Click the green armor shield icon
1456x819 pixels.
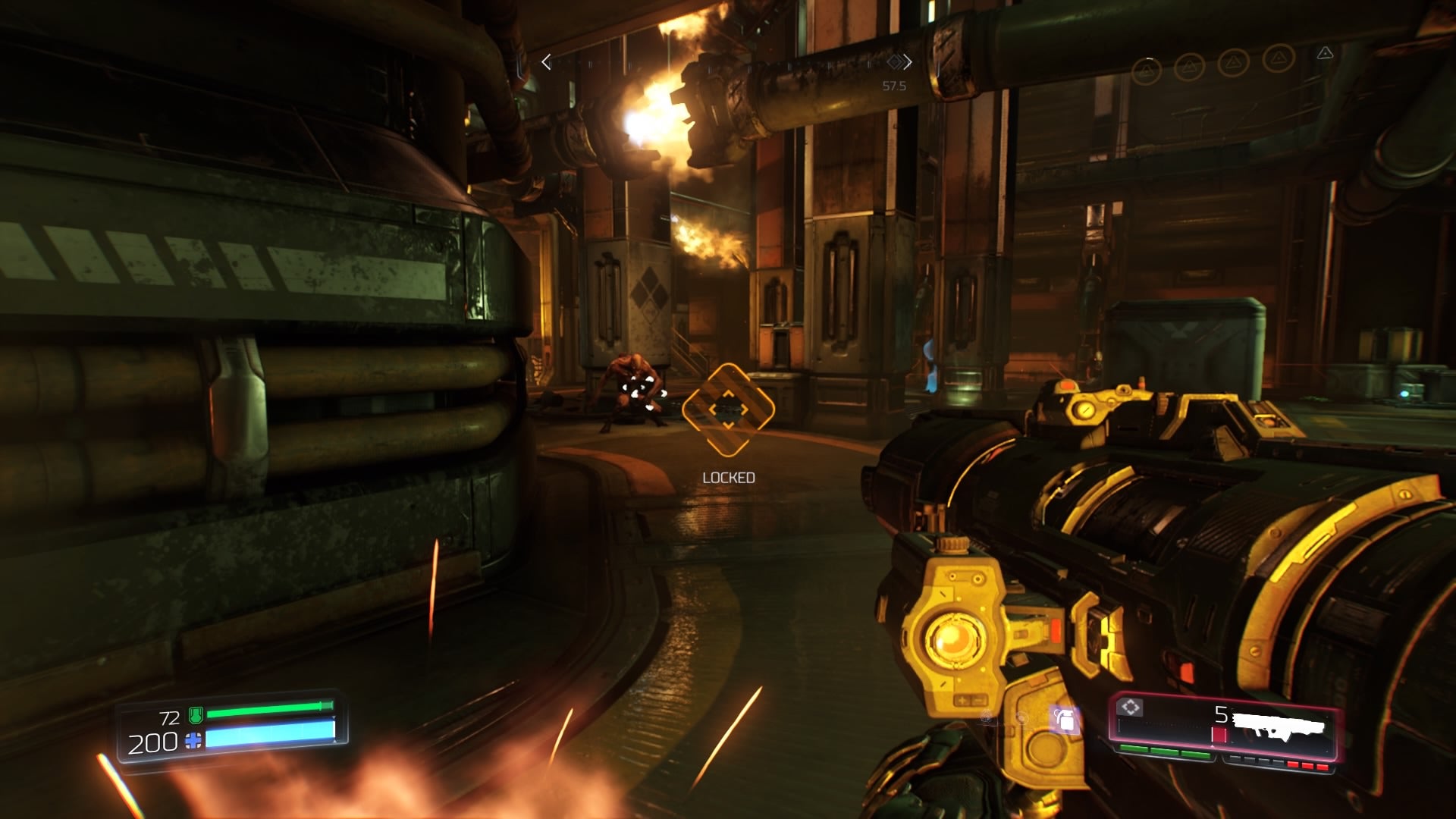click(x=195, y=714)
